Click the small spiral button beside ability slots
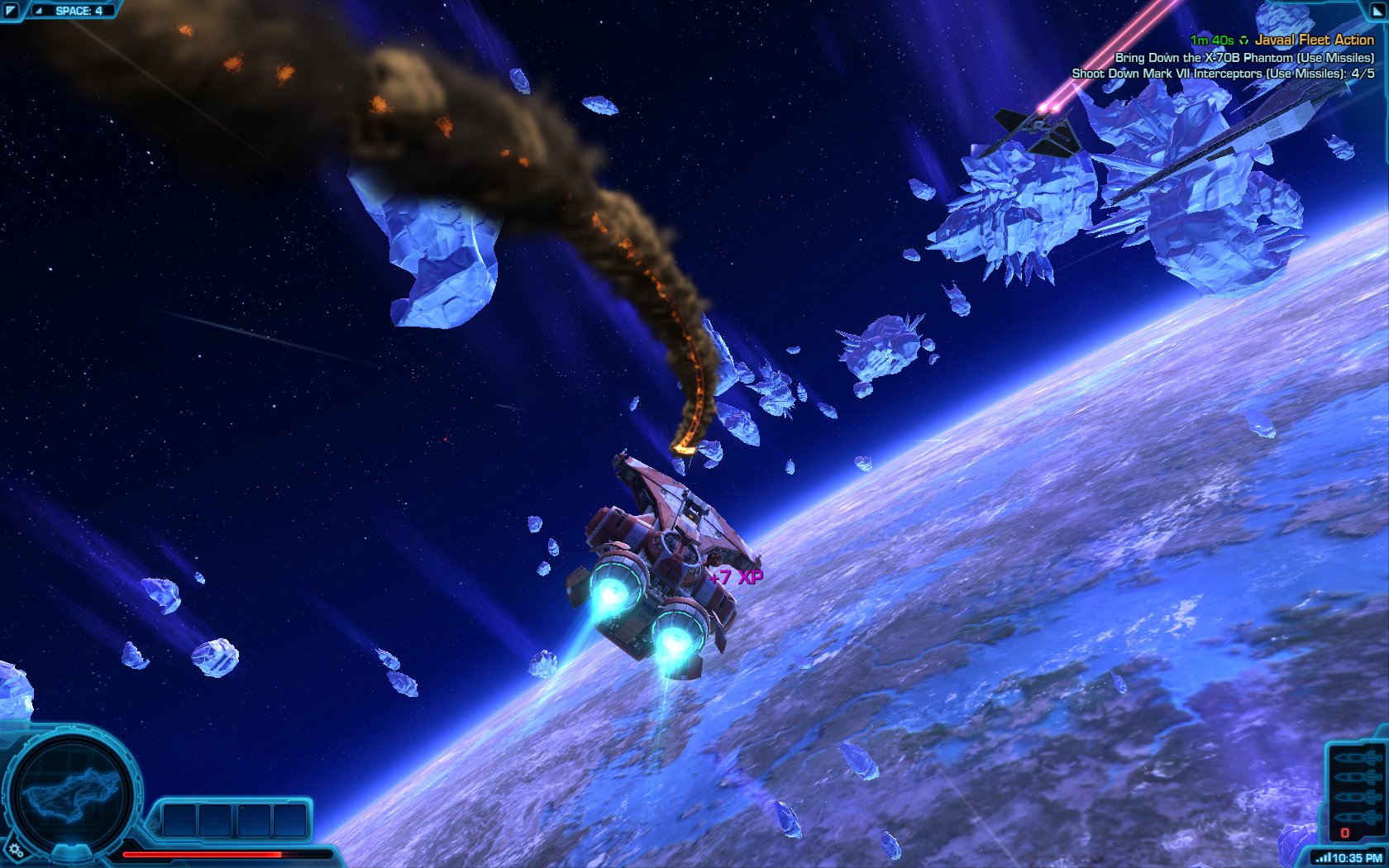 (153, 824)
